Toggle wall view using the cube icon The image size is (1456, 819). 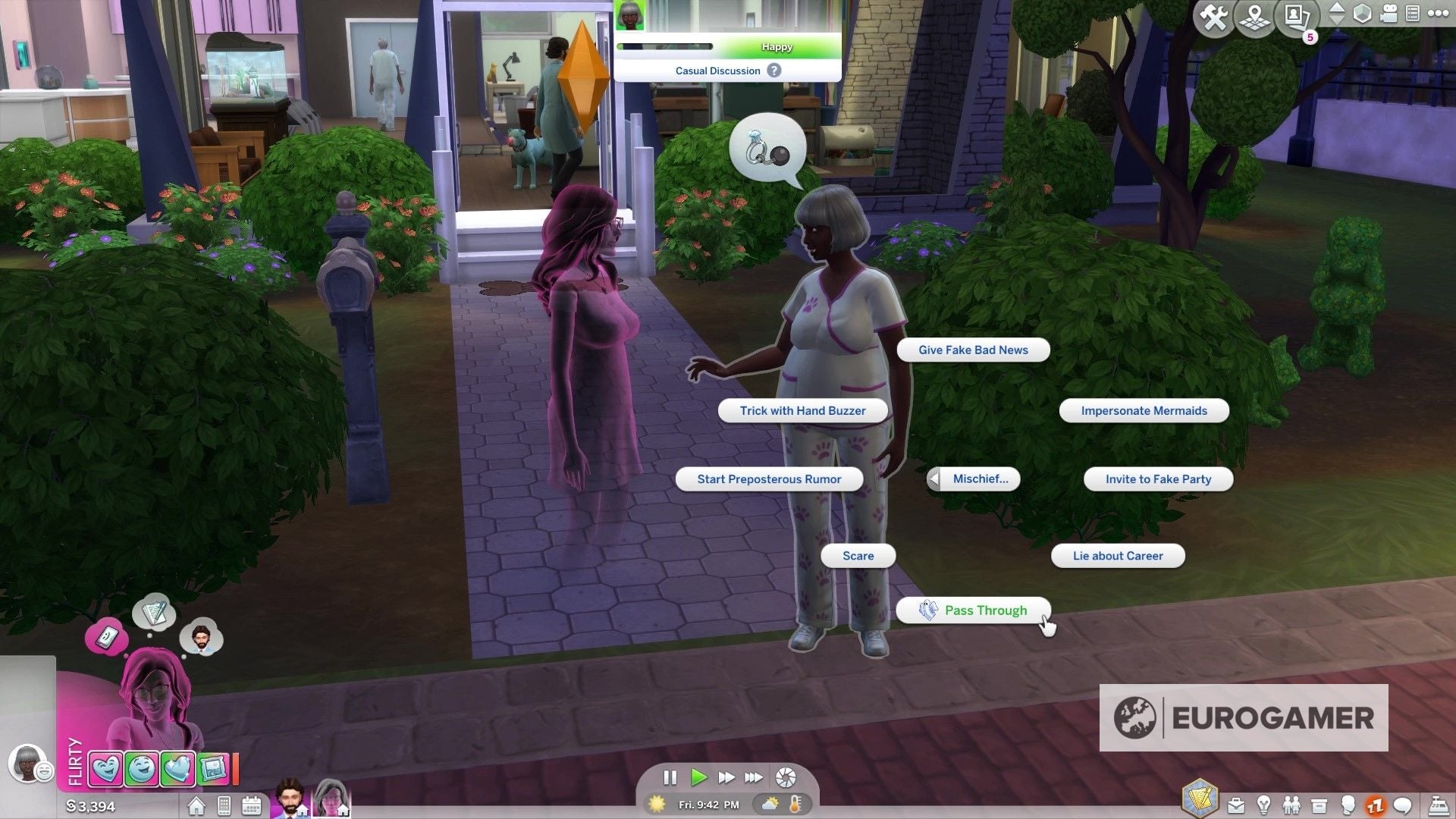point(1361,13)
